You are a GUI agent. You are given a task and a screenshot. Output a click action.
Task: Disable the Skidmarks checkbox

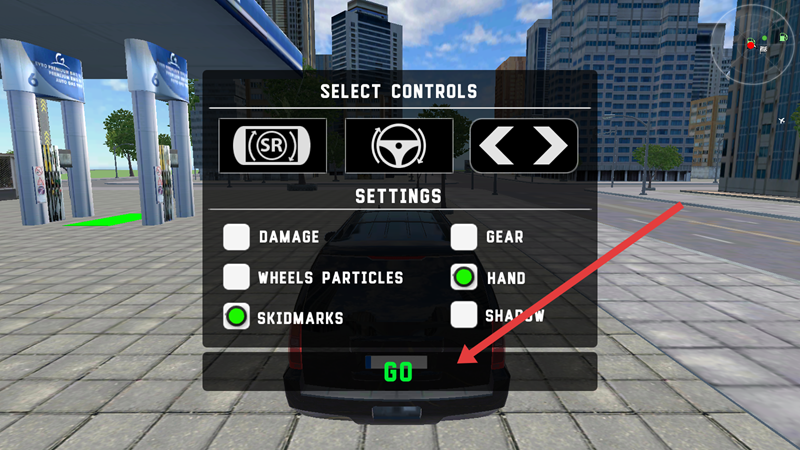[x=237, y=317]
